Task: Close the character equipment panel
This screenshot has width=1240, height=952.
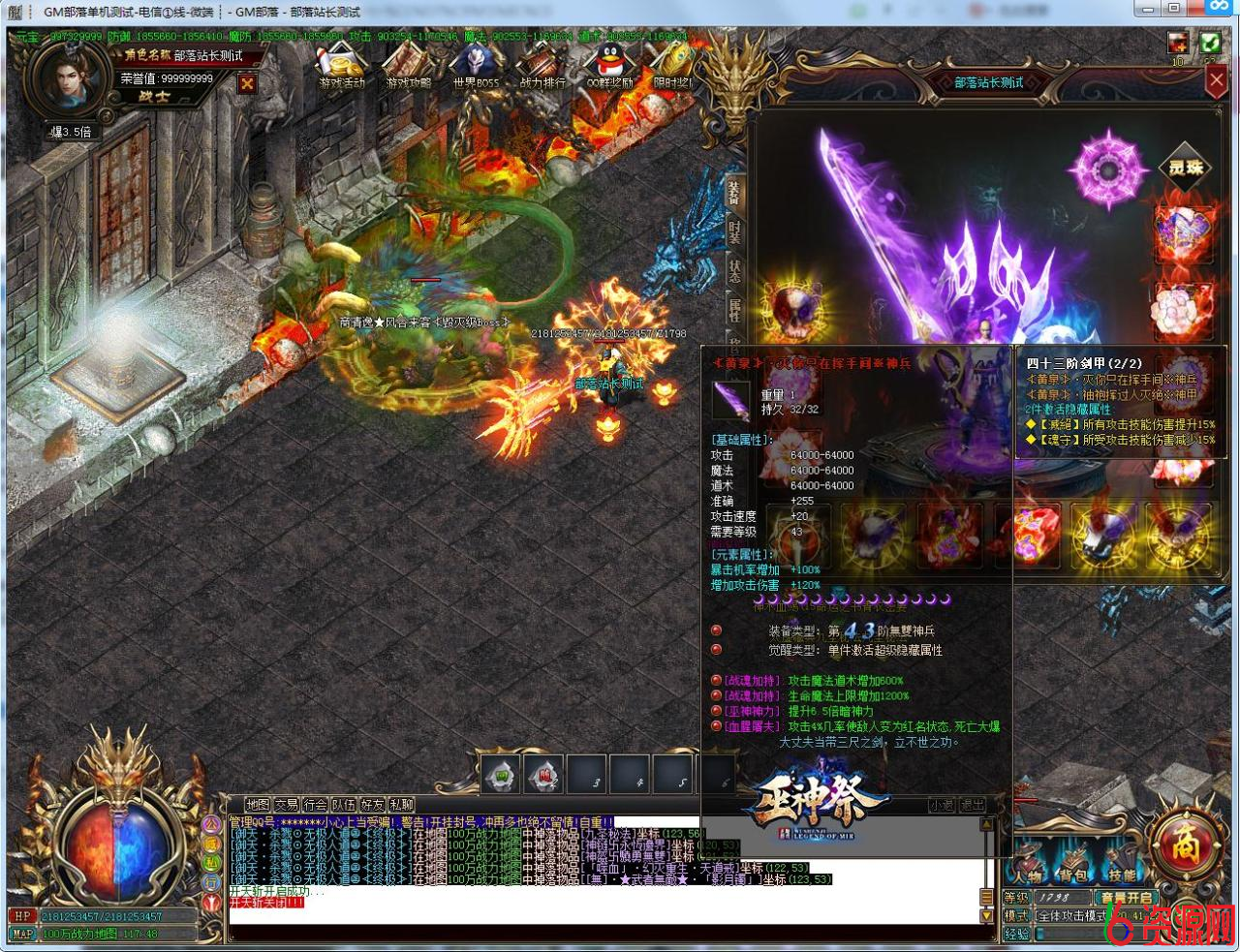Action: point(1217,81)
